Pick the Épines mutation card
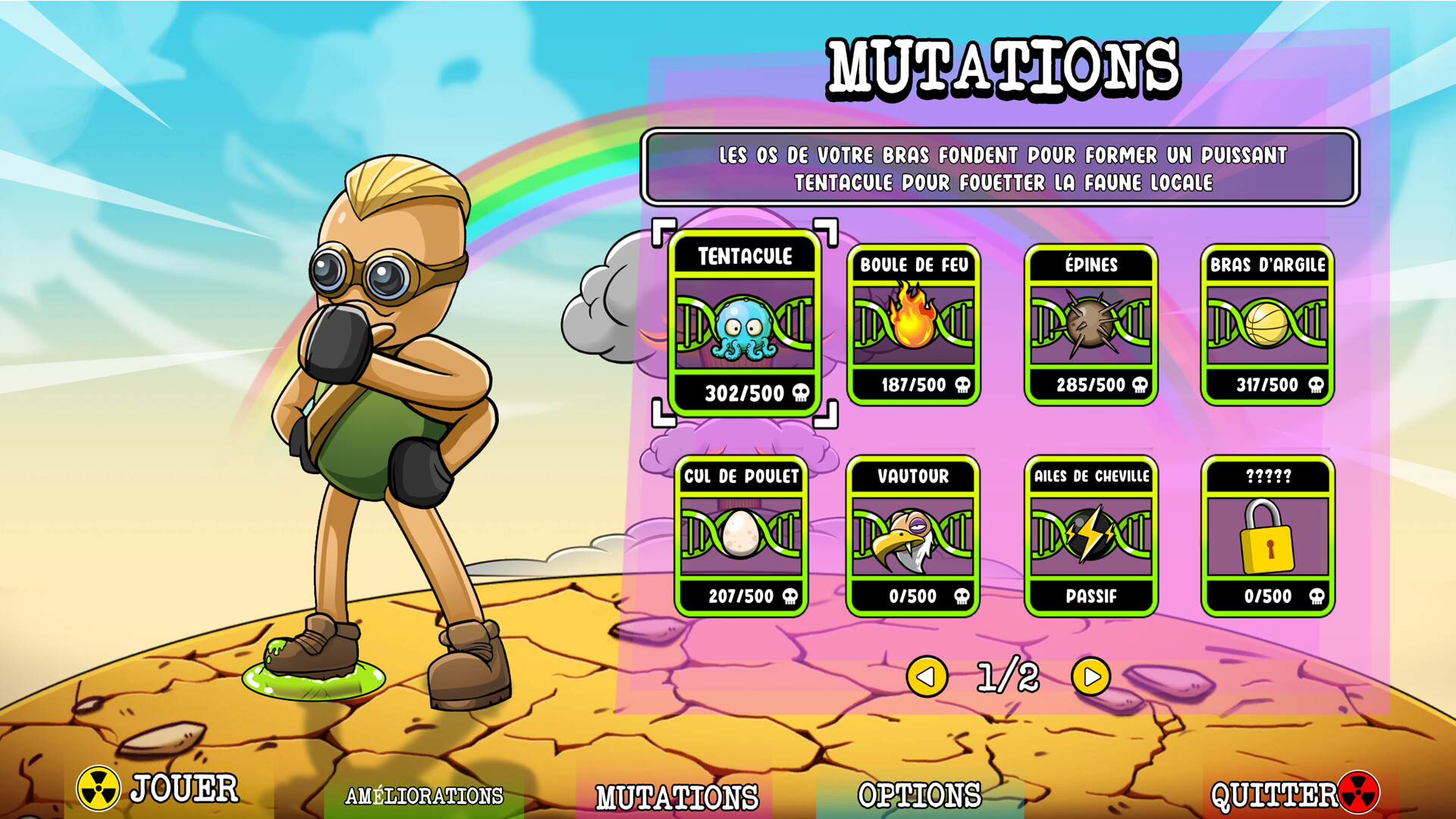The height and width of the screenshot is (819, 1456). (1090, 325)
